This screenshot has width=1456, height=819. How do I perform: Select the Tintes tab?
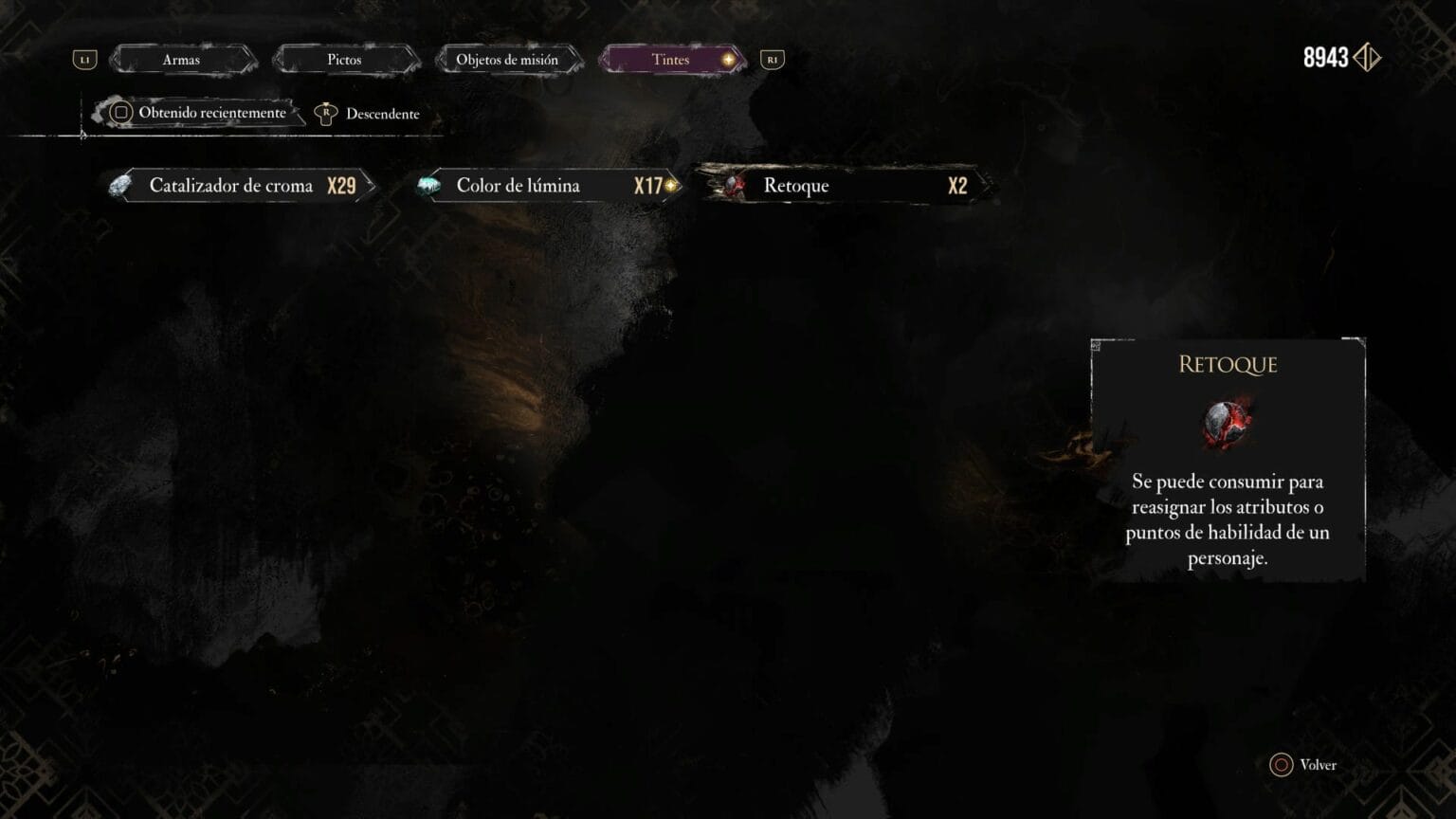pos(671,60)
